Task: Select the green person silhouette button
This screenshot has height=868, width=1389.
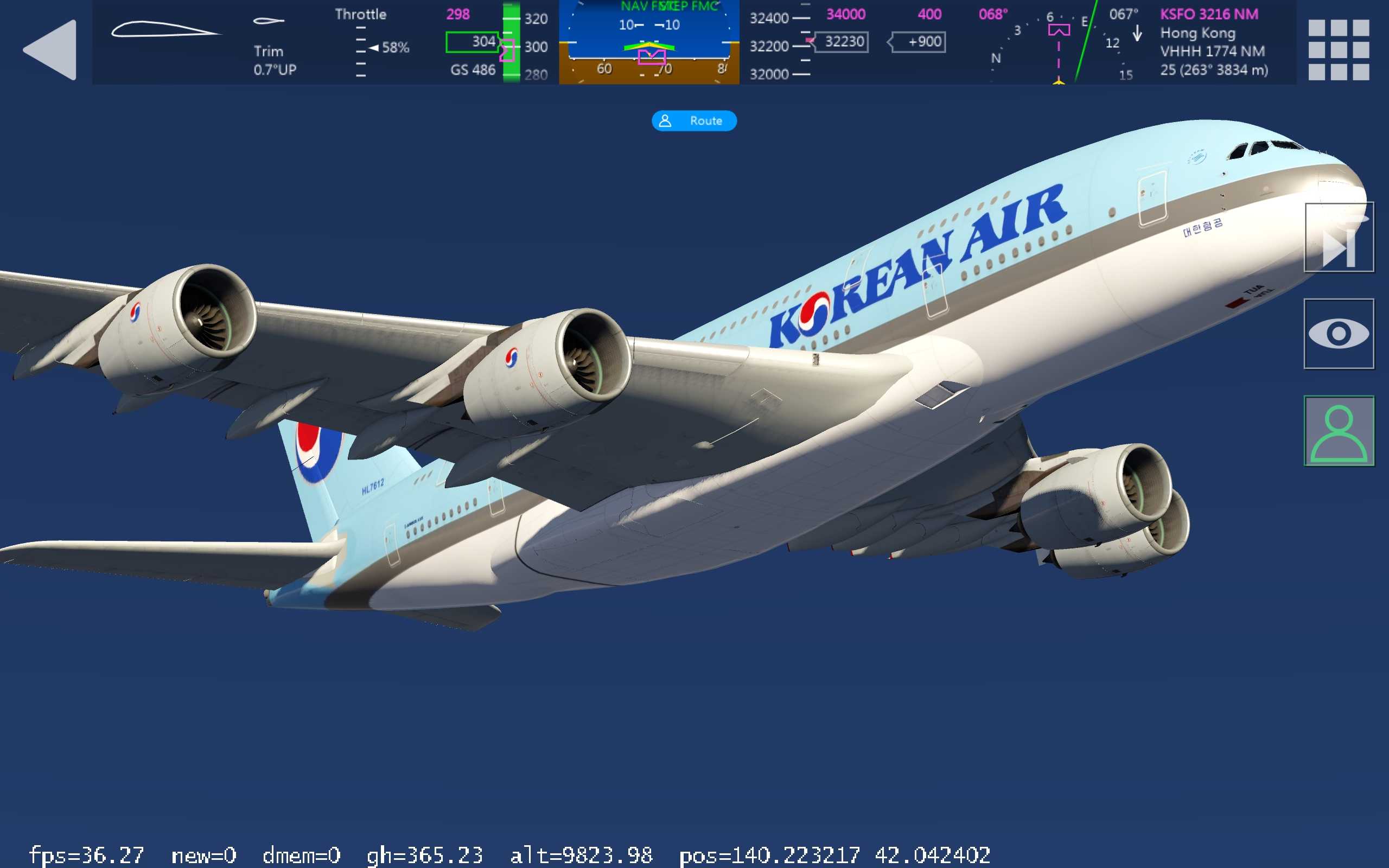Action: (x=1339, y=431)
